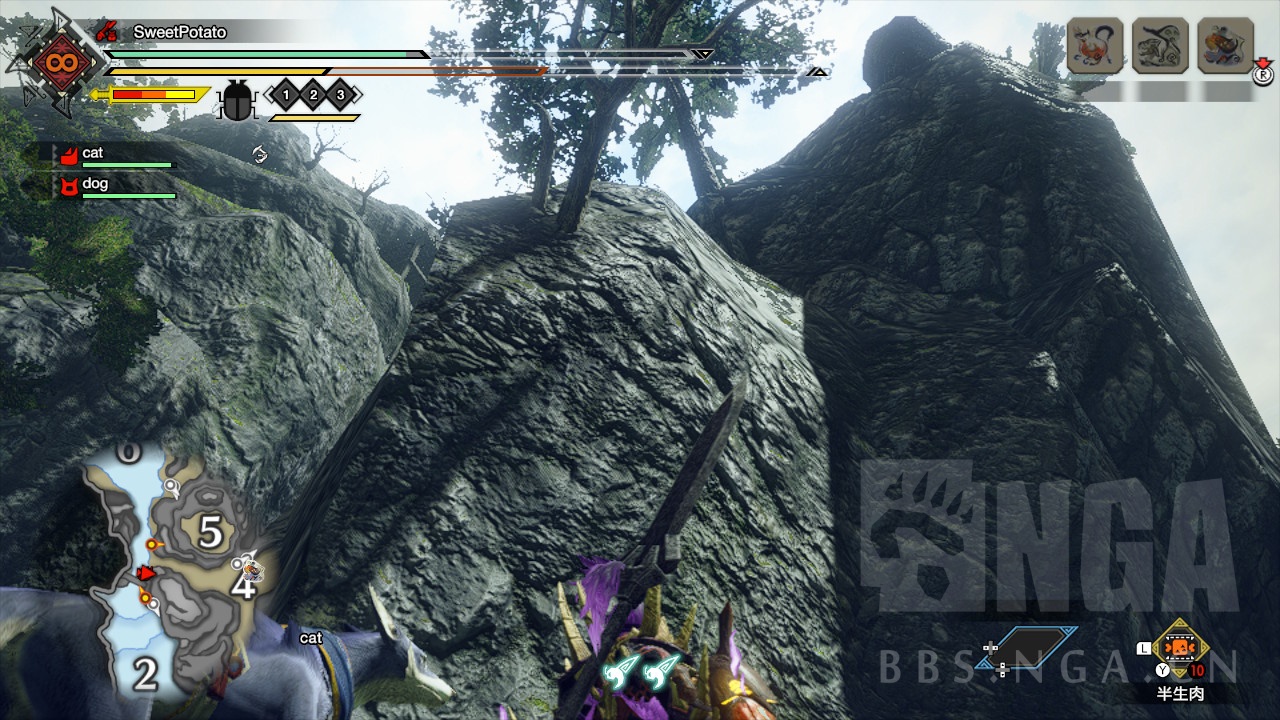Select buddy "cat" in the party list
This screenshot has width=1280, height=720.
coord(93,153)
